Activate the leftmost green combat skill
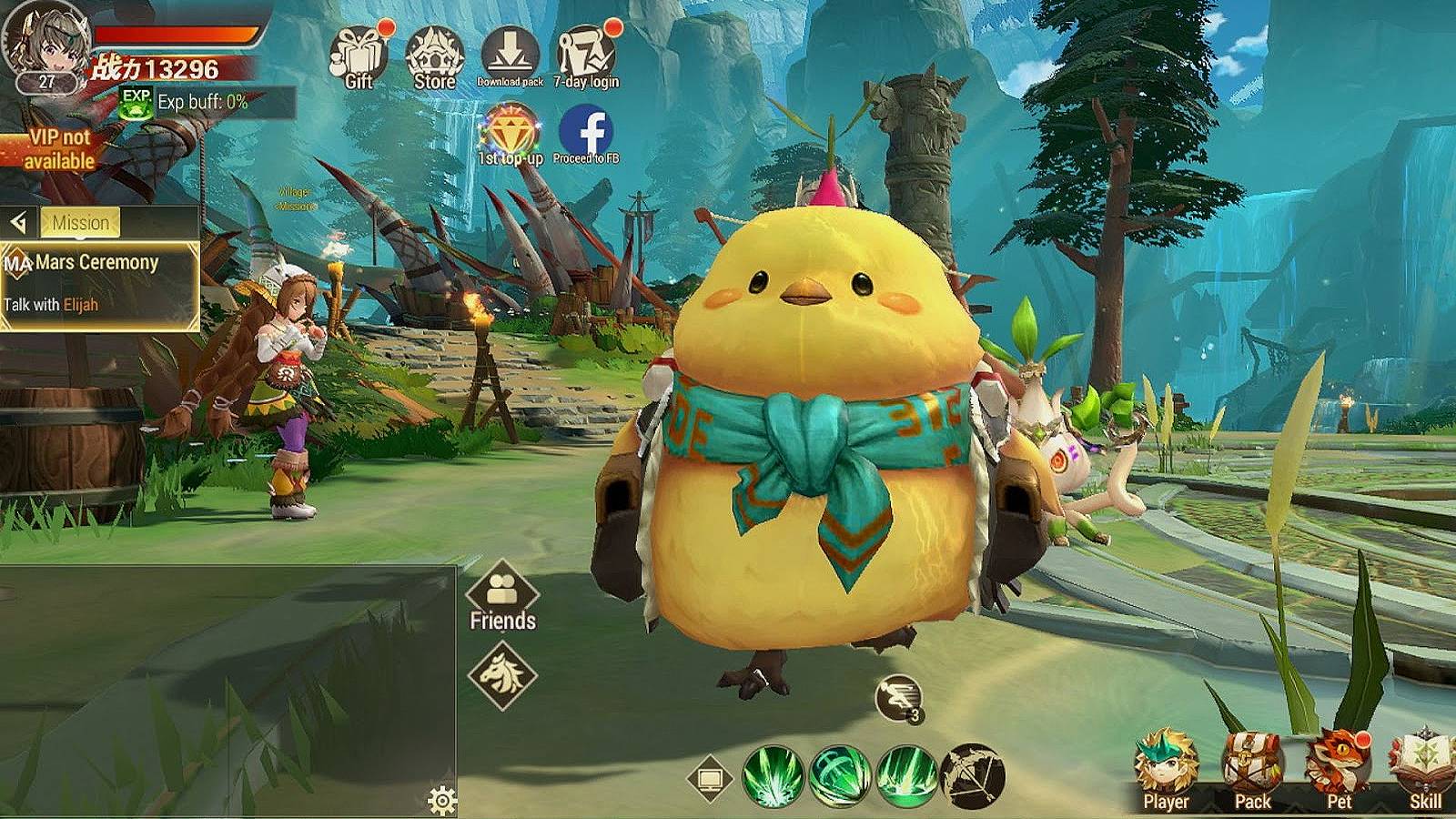The height and width of the screenshot is (819, 1456). pos(772,776)
